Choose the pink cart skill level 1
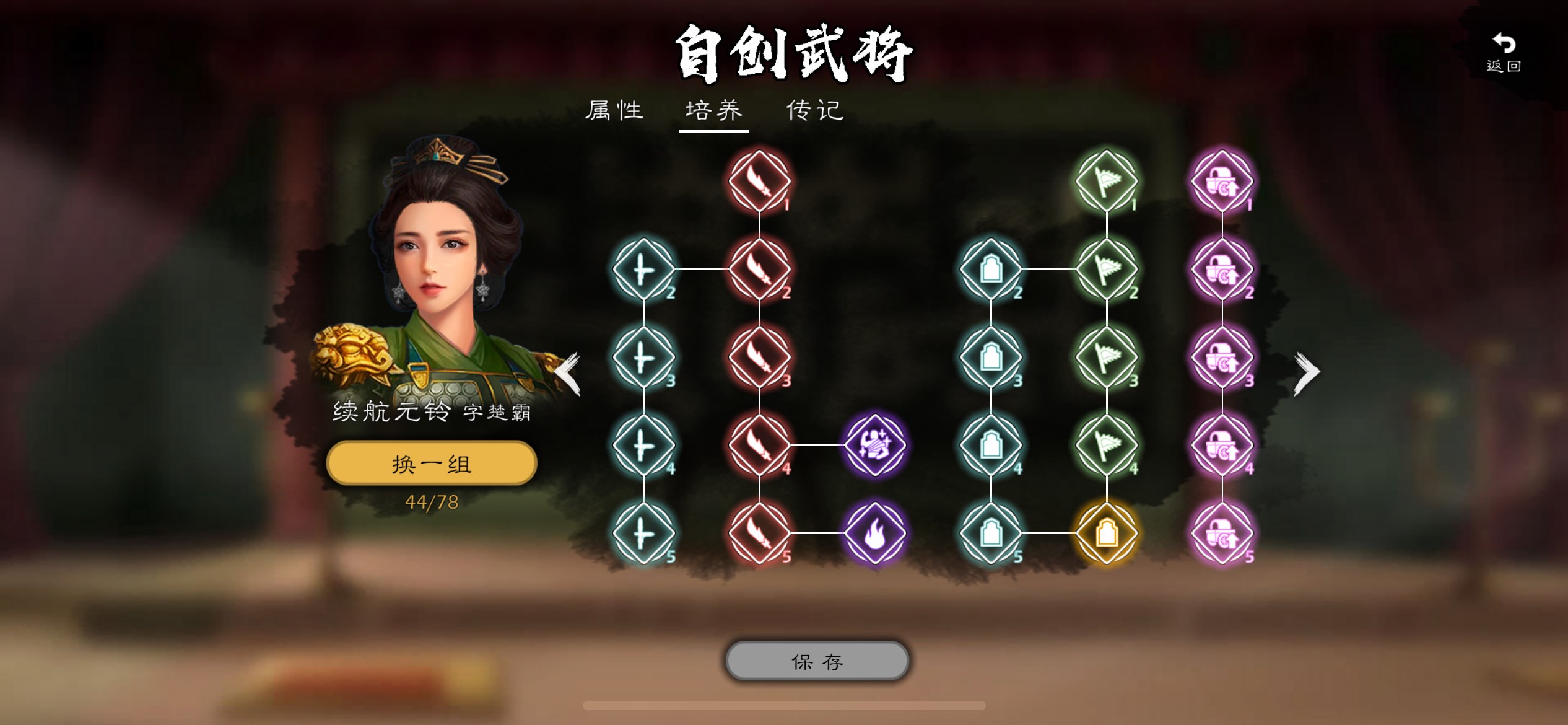 click(x=1222, y=181)
